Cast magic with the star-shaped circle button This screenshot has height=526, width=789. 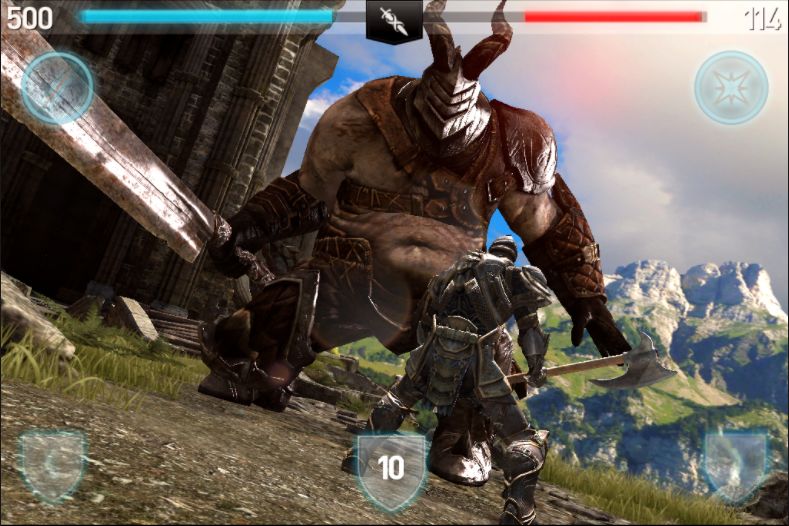click(x=731, y=88)
